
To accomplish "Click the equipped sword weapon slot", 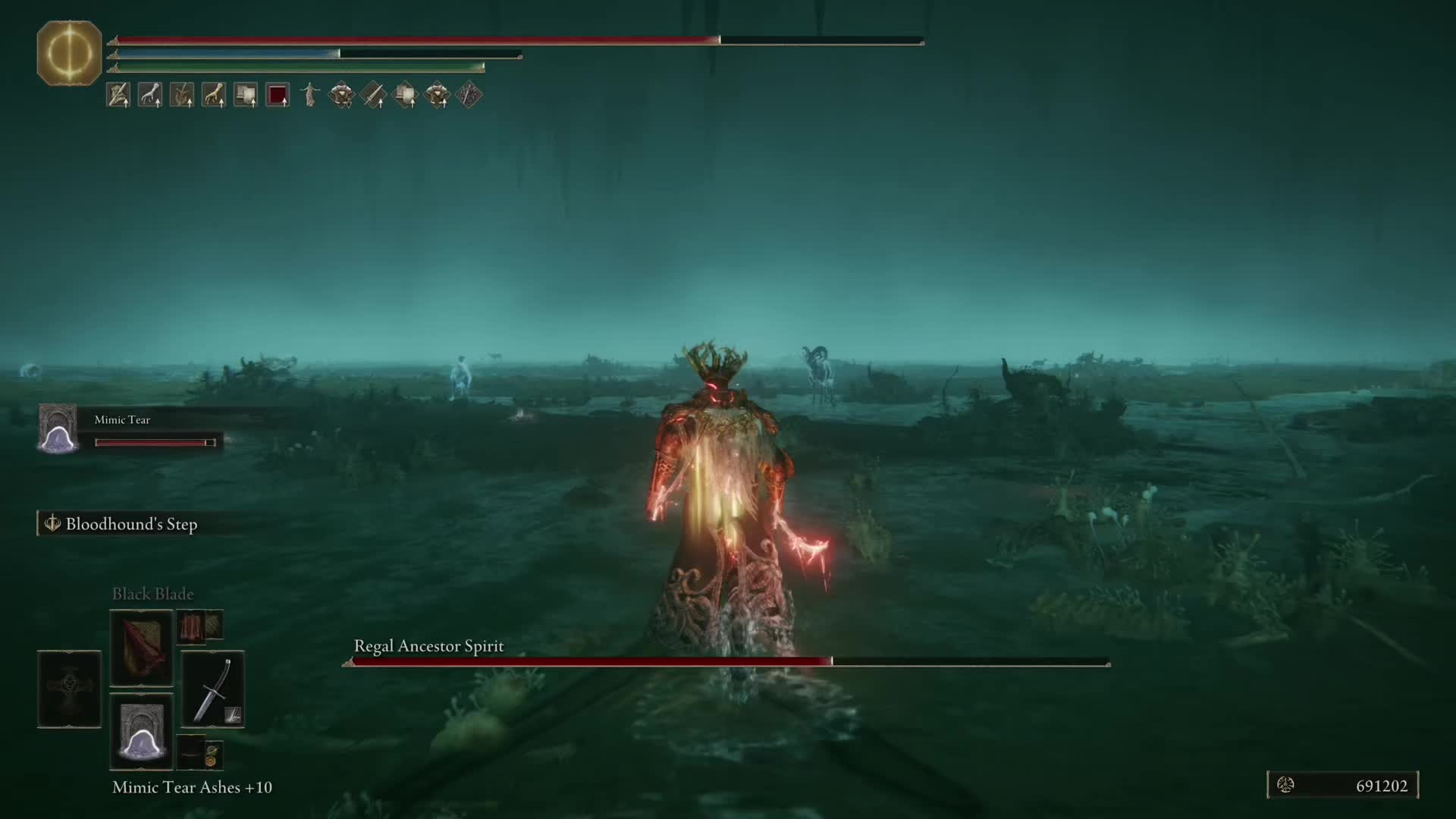I will coord(212,689).
